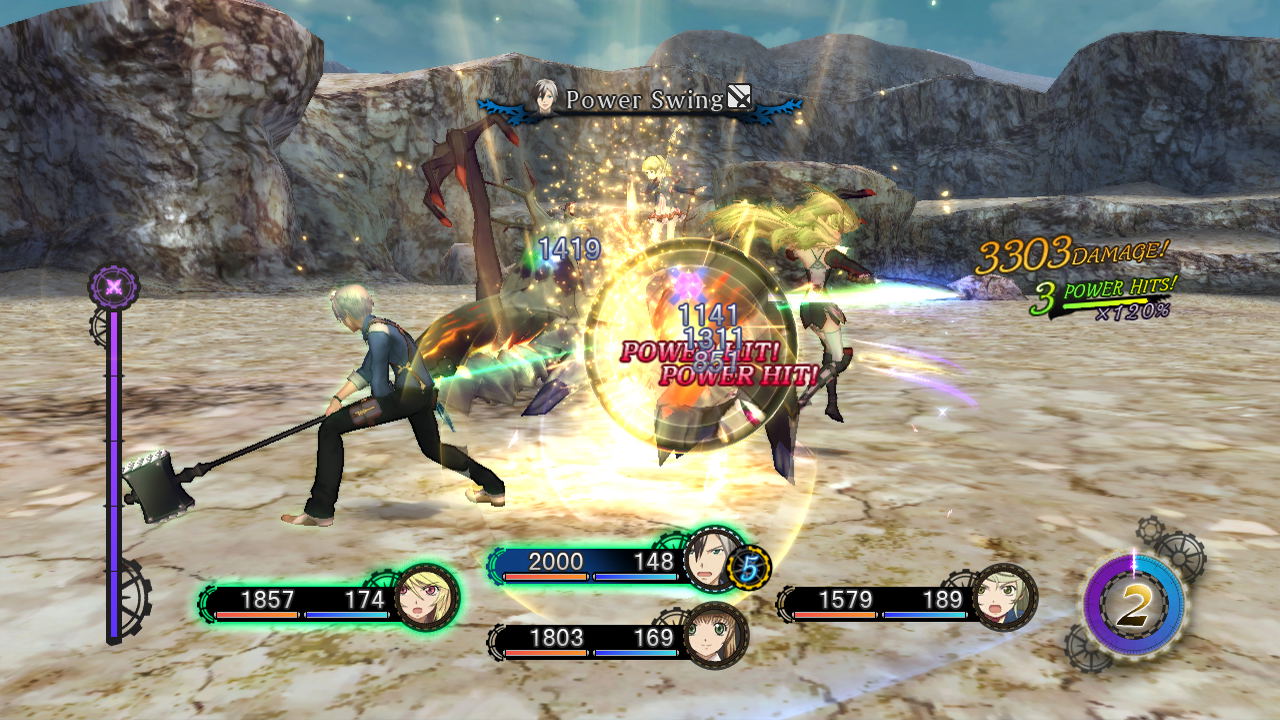
Task: Choose the brown-haired party portrait with 1803 HP
Action: point(715,636)
